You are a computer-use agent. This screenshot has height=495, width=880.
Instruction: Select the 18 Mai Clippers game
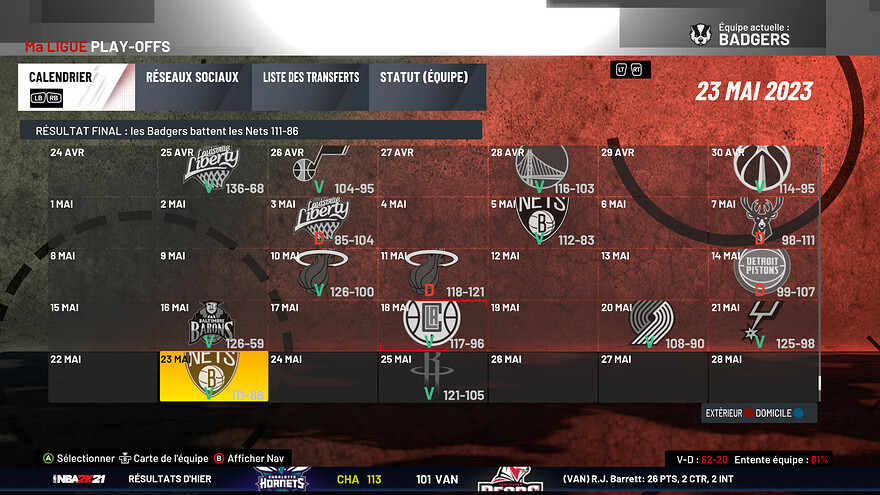click(x=433, y=324)
